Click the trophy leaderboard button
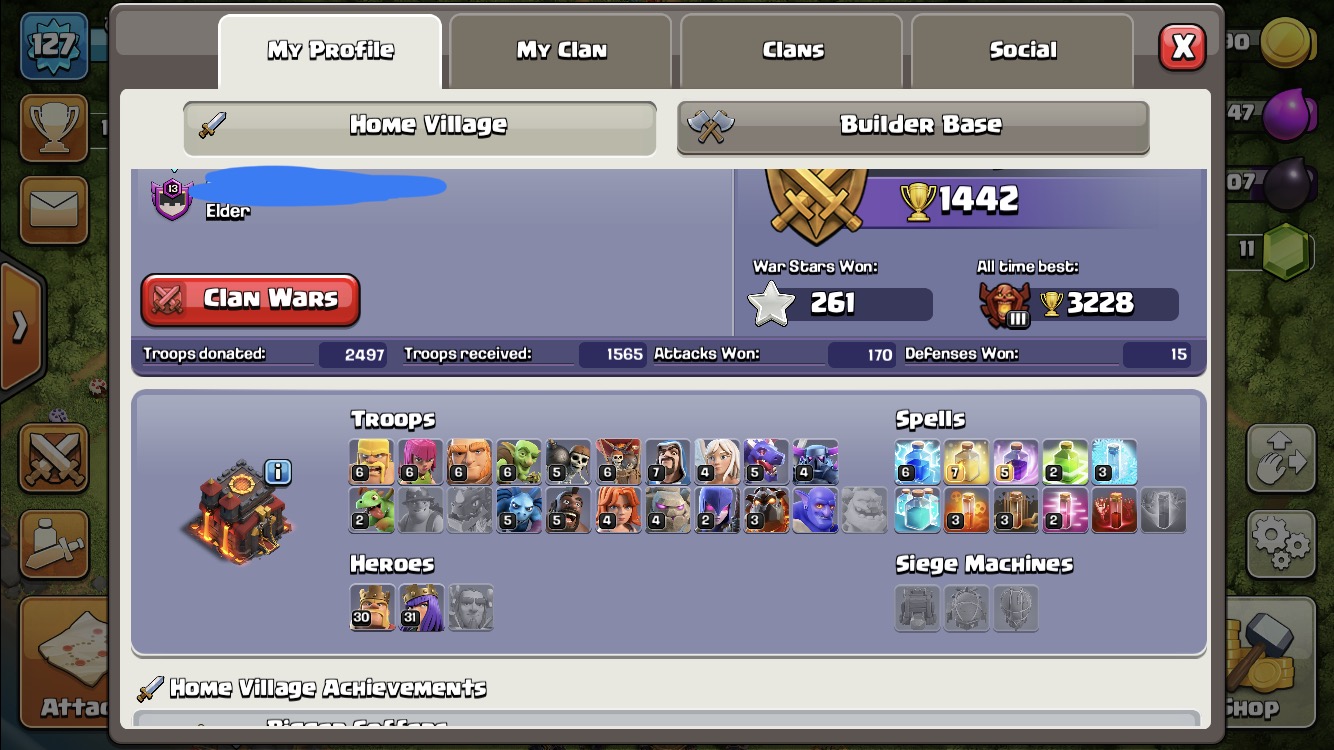This screenshot has width=1334, height=750. pos(52,127)
